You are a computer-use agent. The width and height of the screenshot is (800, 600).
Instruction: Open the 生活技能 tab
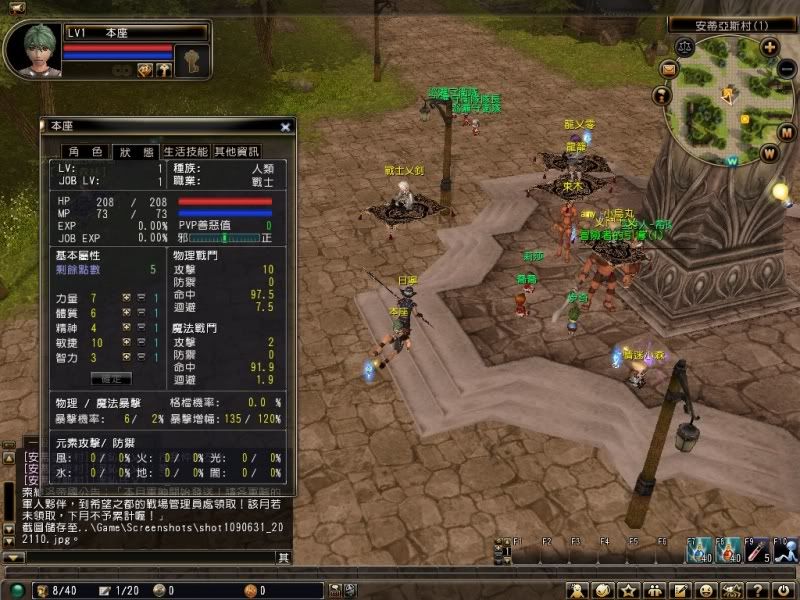(x=185, y=152)
